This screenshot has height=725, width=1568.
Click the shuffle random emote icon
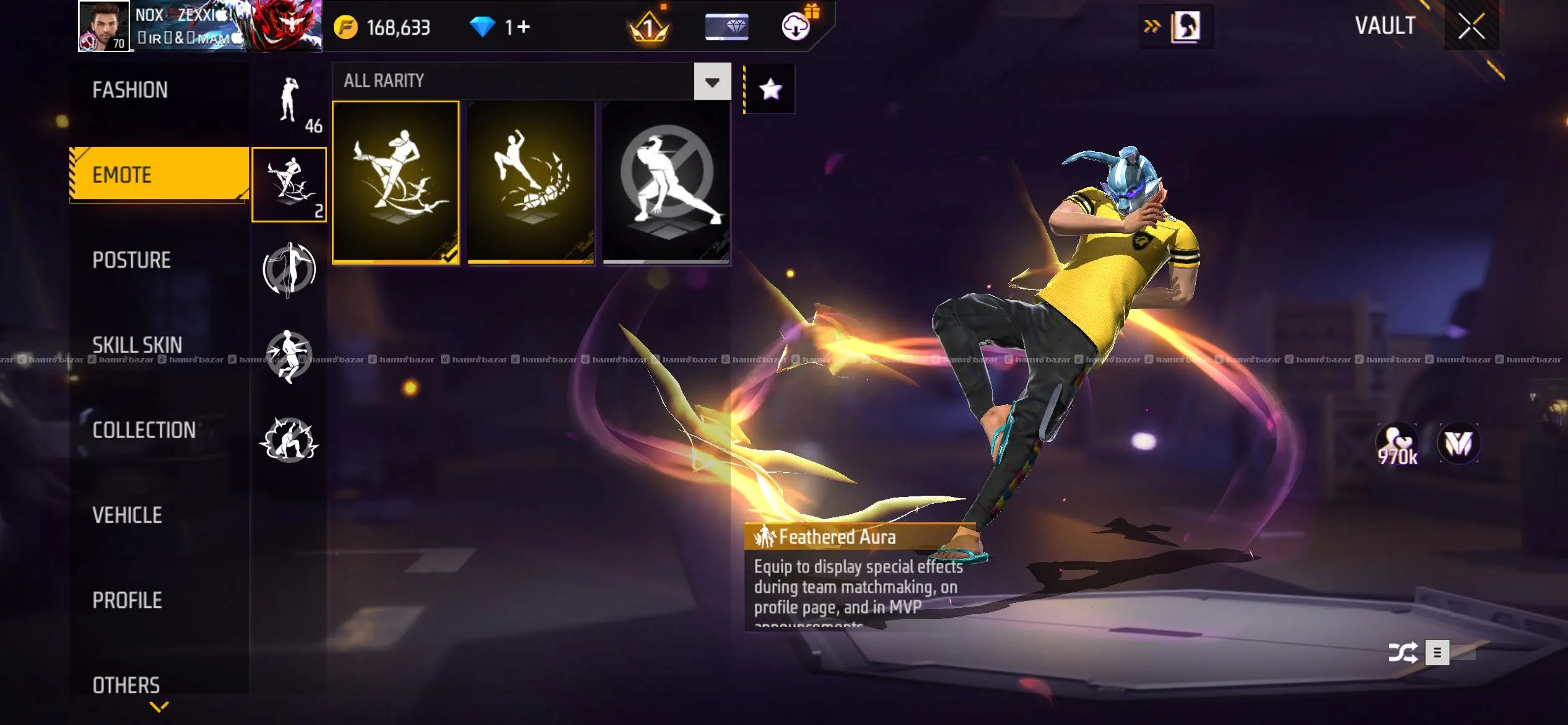[x=1403, y=652]
